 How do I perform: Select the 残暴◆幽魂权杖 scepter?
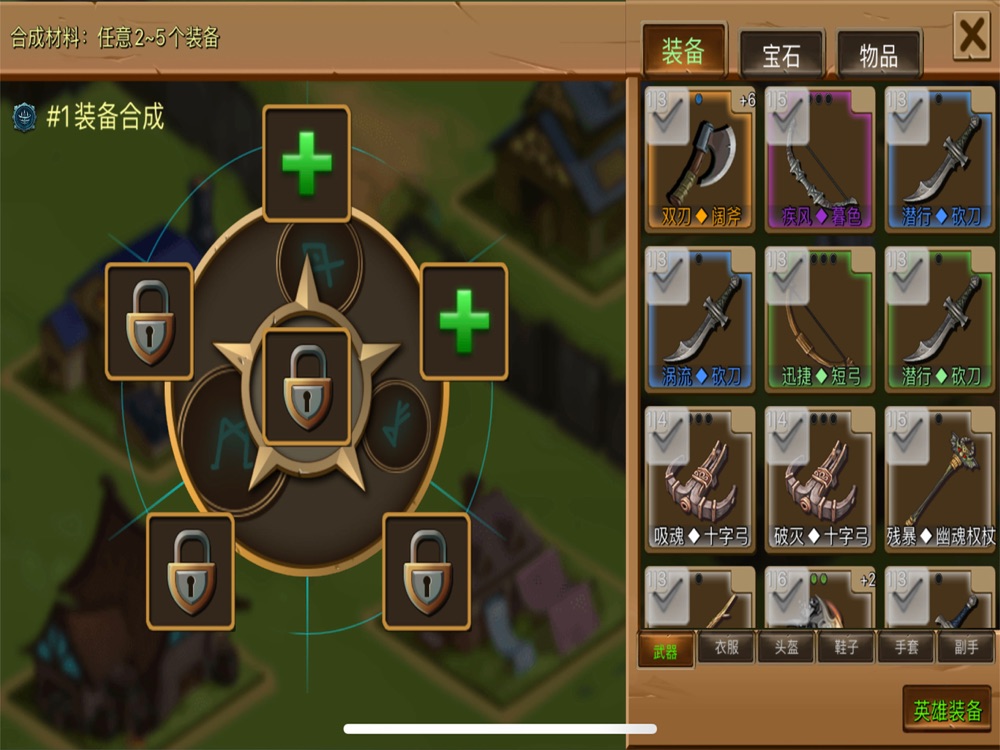[940, 479]
